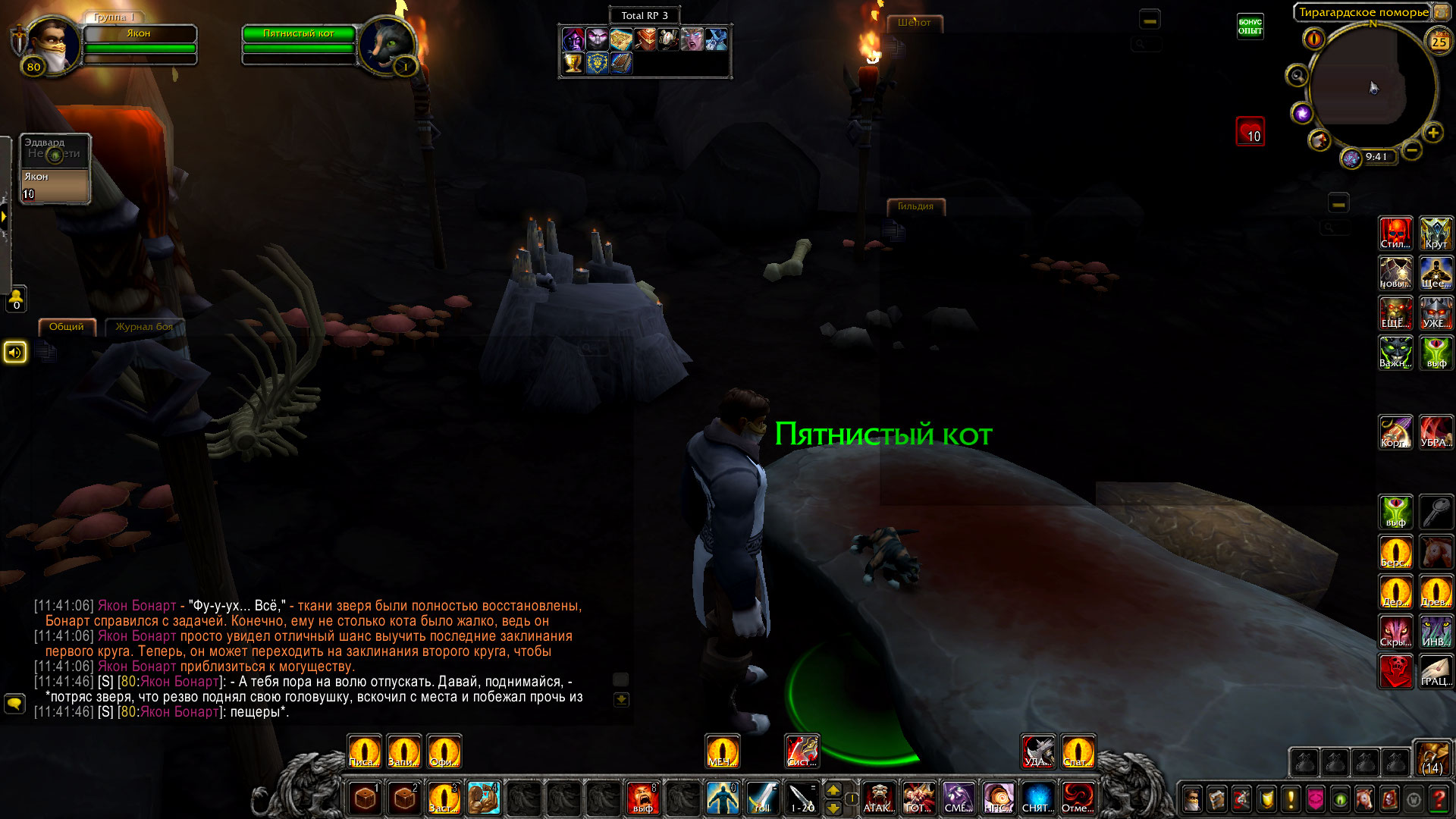Switch to the "Общий" chat tab
This screenshot has height=819, width=1456.
67,327
